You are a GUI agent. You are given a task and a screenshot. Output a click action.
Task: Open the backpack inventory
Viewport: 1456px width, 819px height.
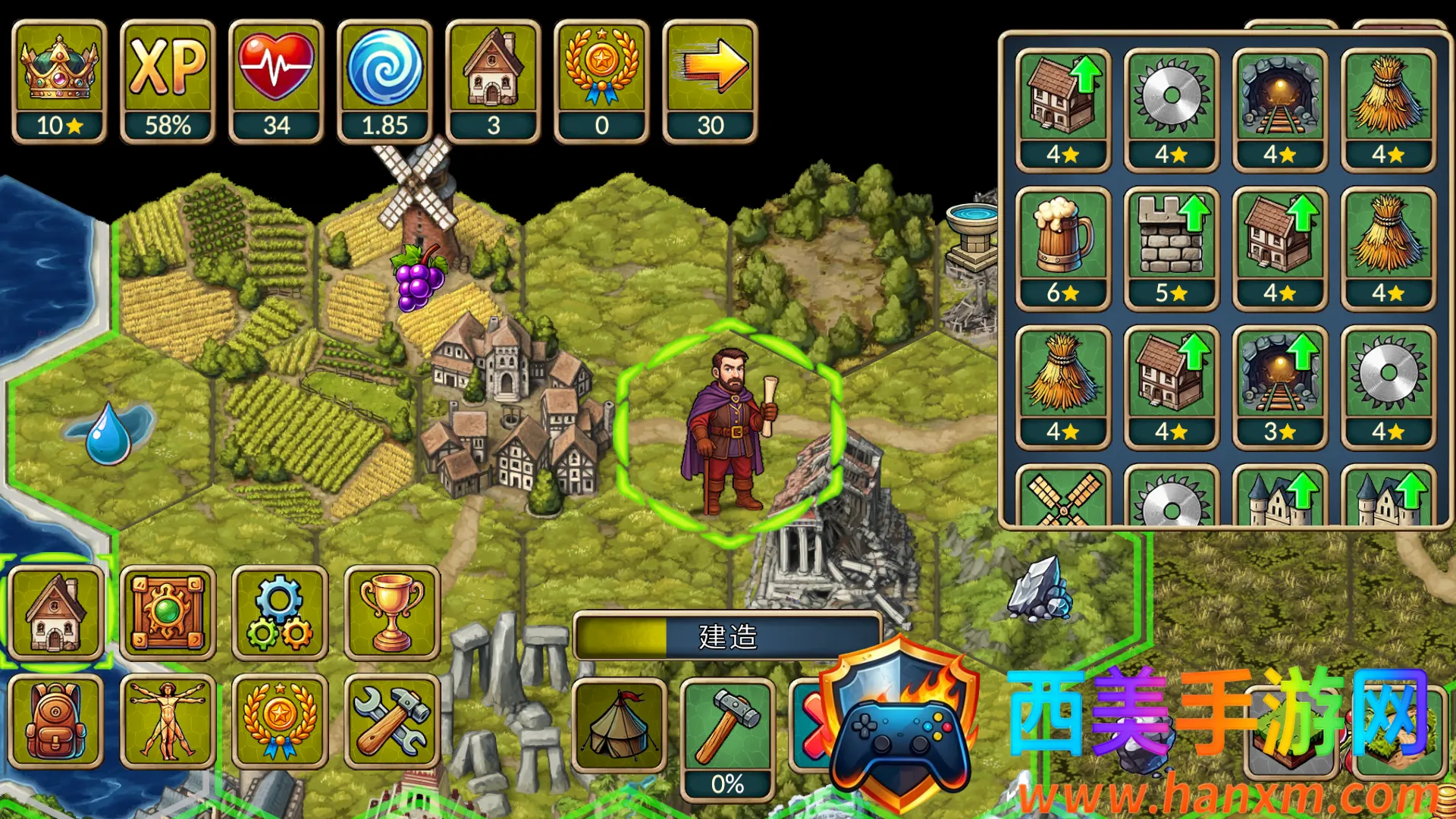pos(55,721)
